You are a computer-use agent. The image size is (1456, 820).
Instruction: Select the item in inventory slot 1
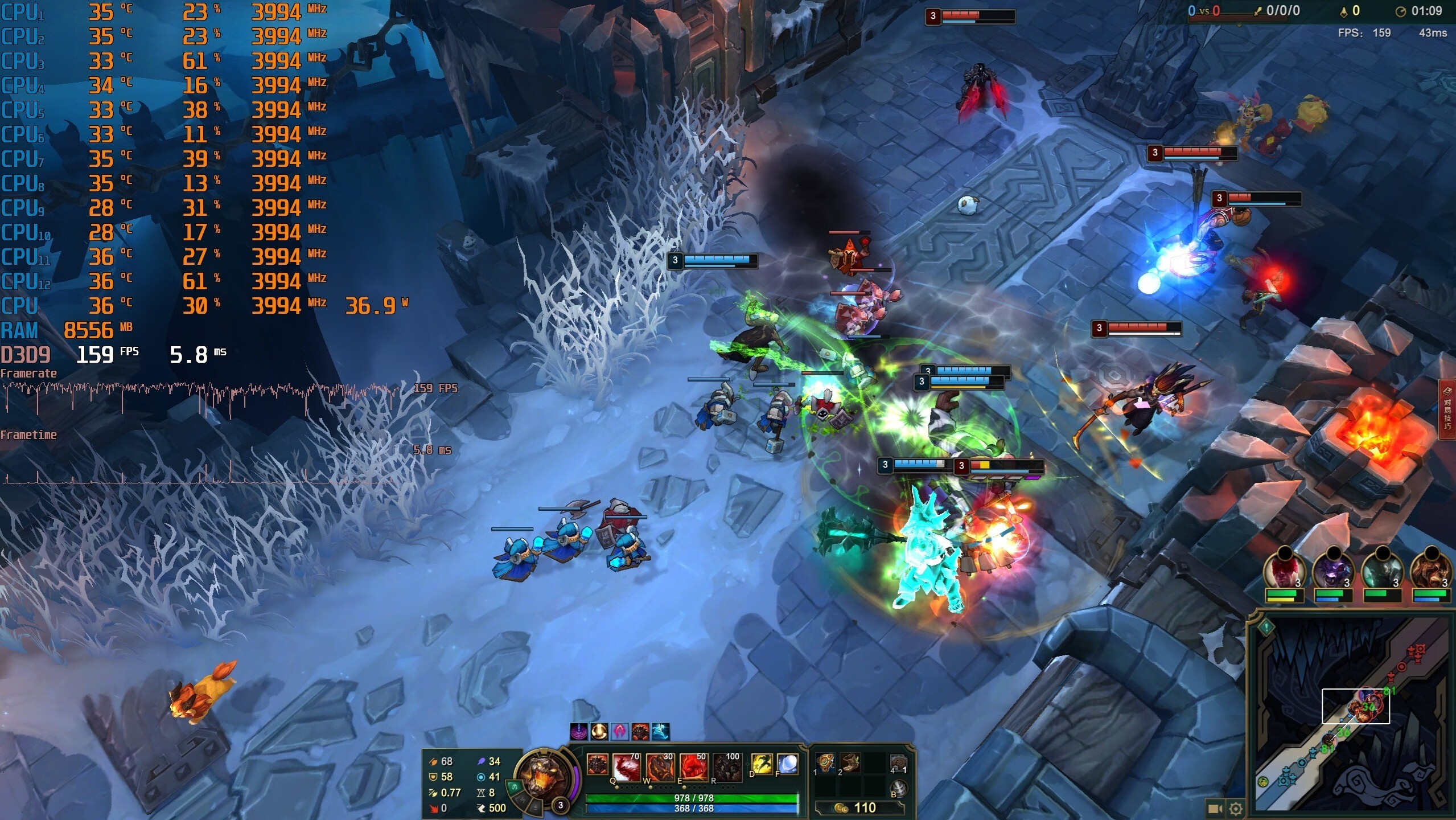click(x=825, y=762)
